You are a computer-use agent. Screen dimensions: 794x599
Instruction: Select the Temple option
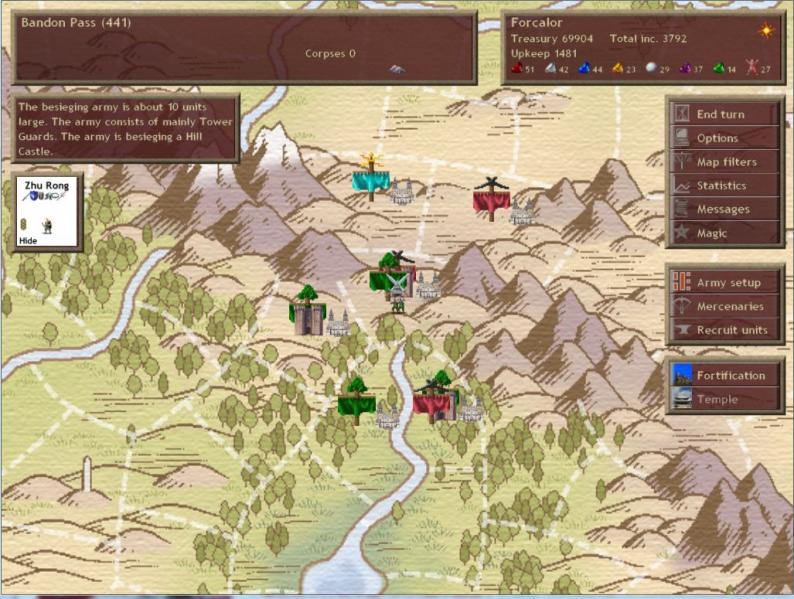pos(724,399)
